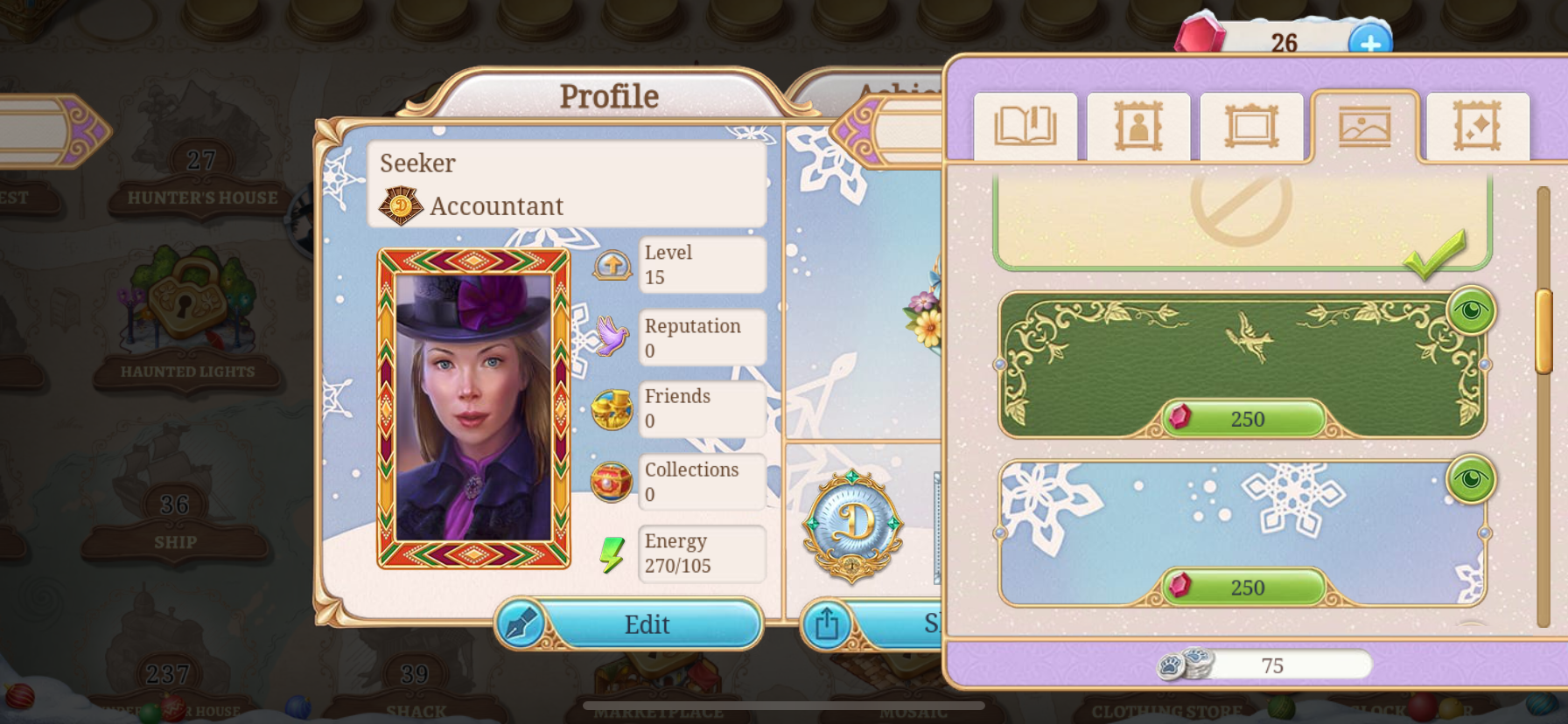Select the Profile tab header

coord(609,96)
